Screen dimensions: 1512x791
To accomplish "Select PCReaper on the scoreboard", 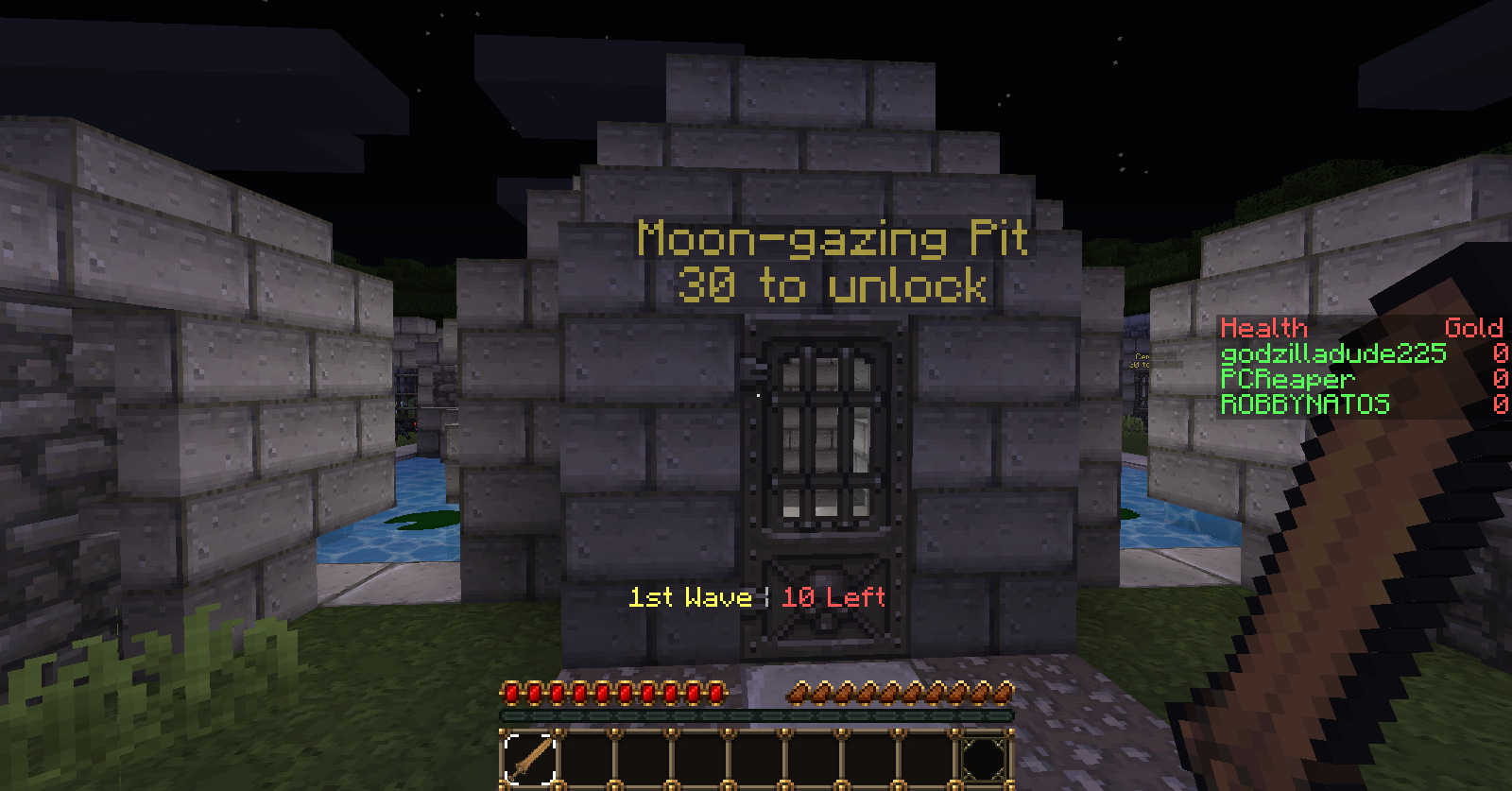I will (x=1285, y=378).
